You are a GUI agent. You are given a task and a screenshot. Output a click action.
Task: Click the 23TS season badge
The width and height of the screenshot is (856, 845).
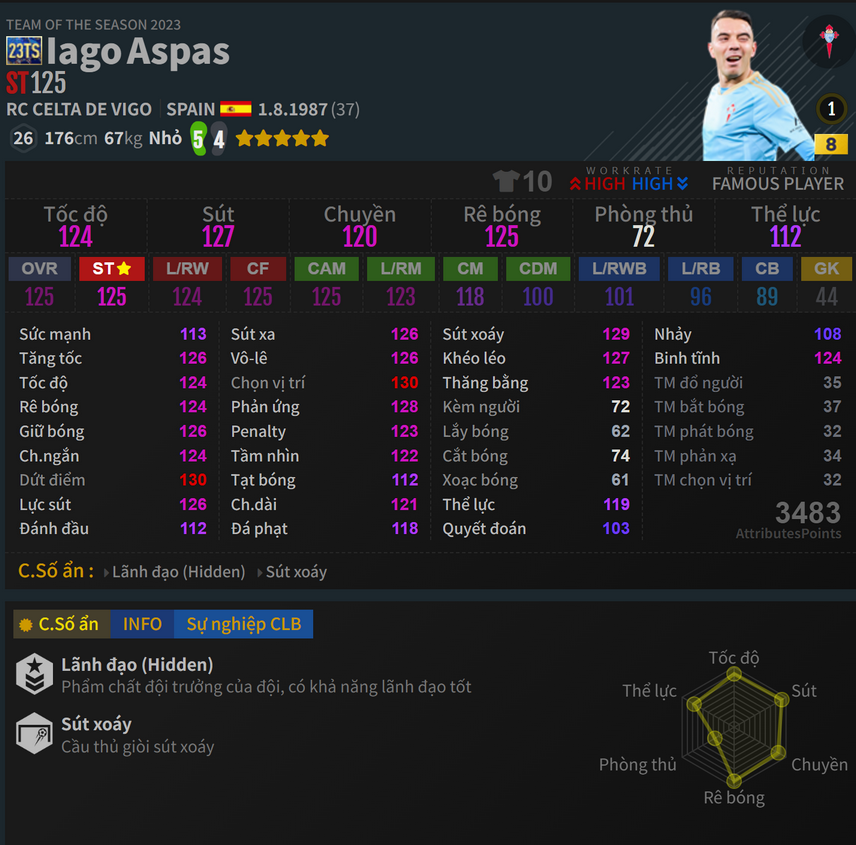(23, 51)
